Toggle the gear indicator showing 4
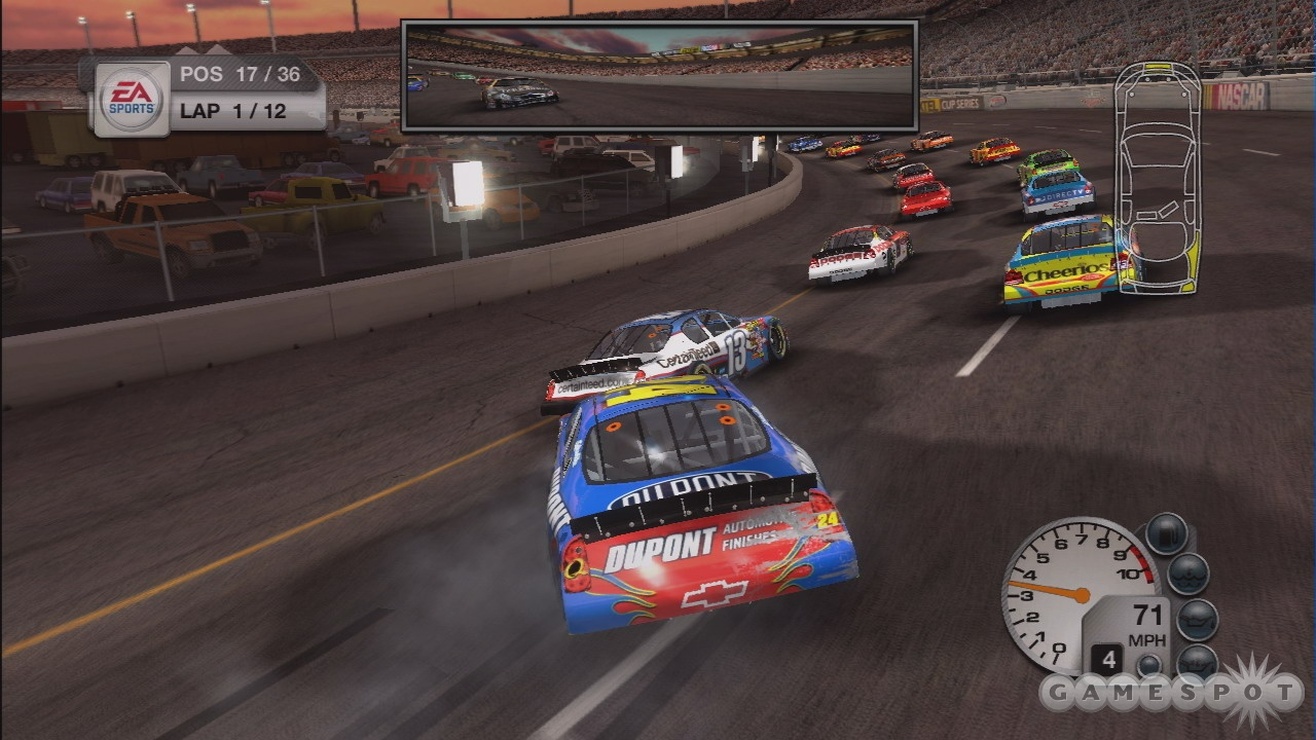 point(1108,657)
